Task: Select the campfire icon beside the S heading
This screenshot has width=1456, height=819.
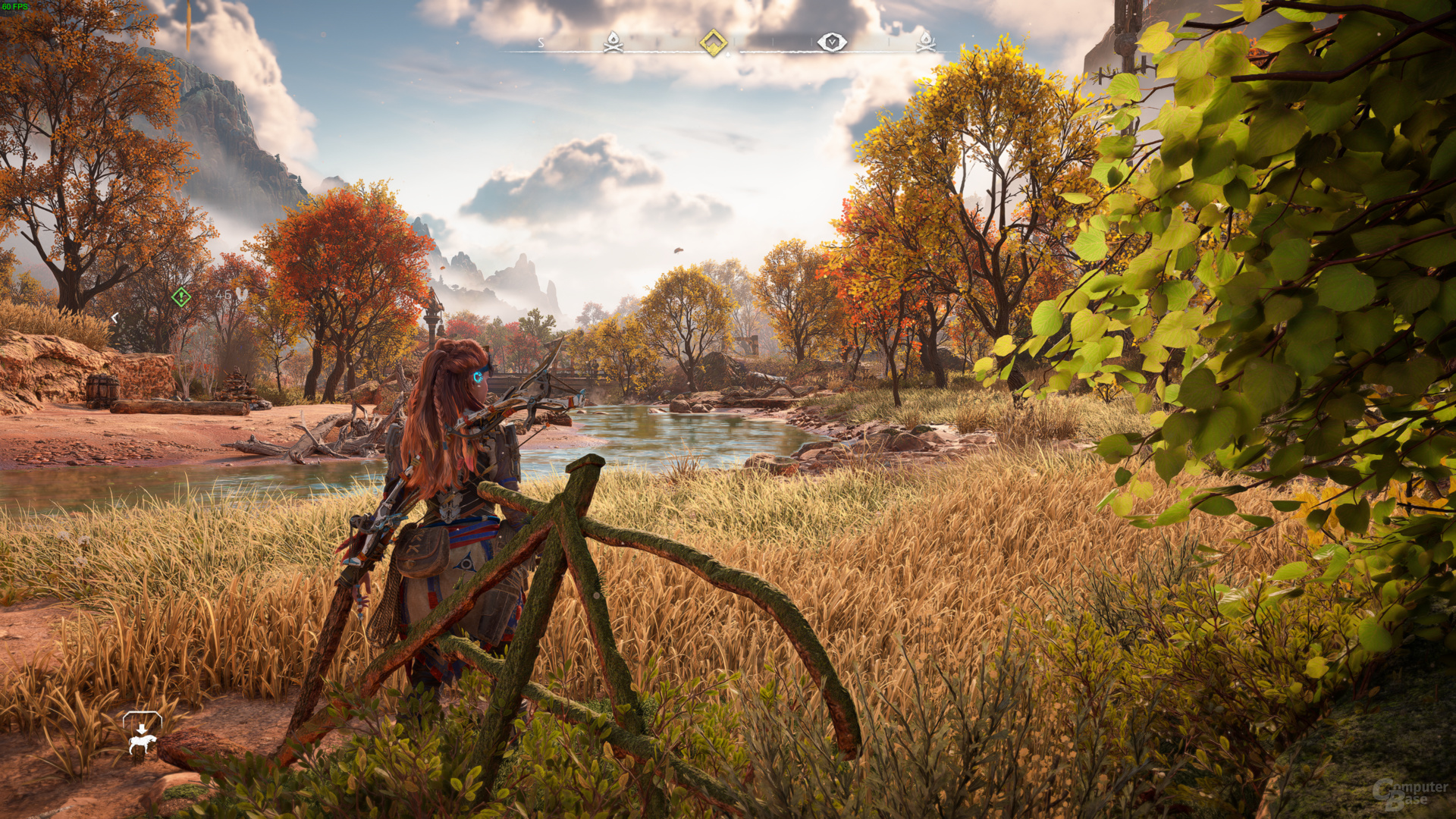Action: [x=613, y=42]
